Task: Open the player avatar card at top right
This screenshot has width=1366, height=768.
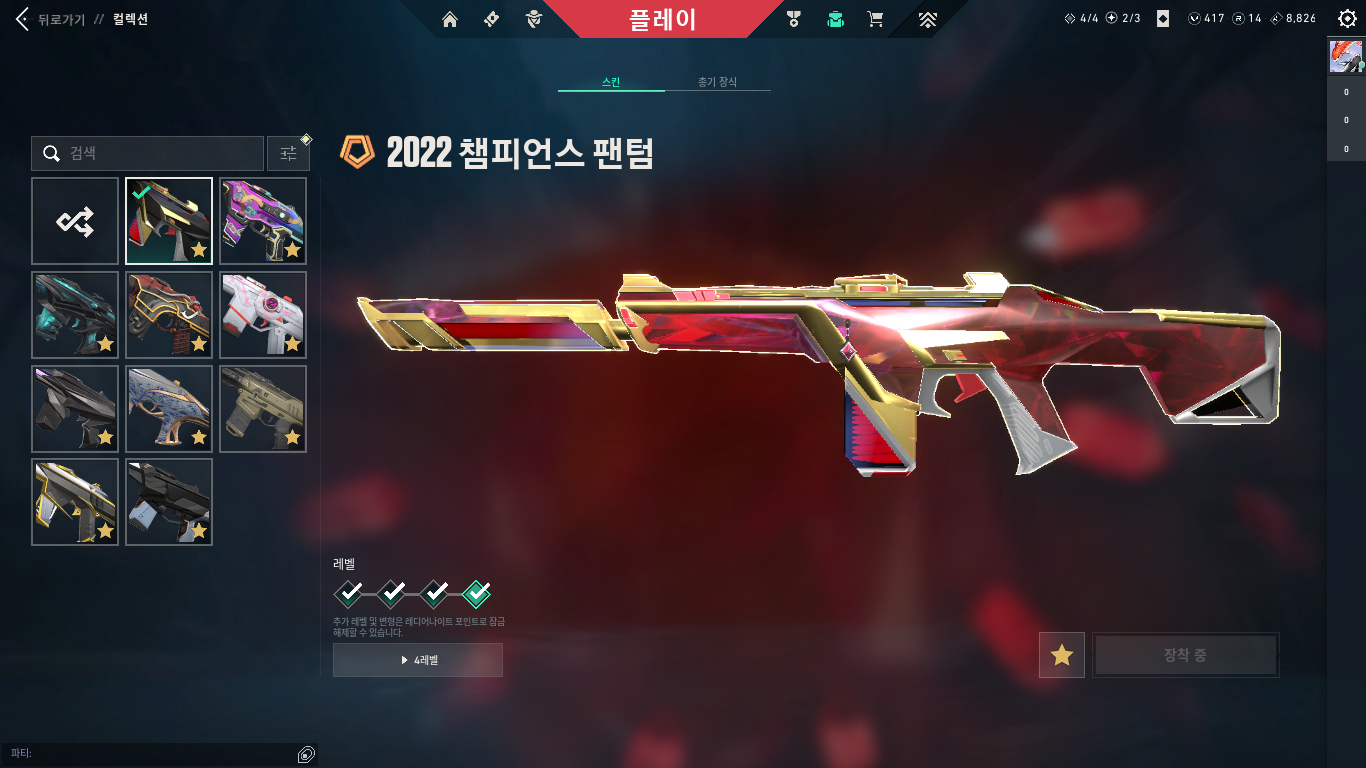Action: (1346, 57)
